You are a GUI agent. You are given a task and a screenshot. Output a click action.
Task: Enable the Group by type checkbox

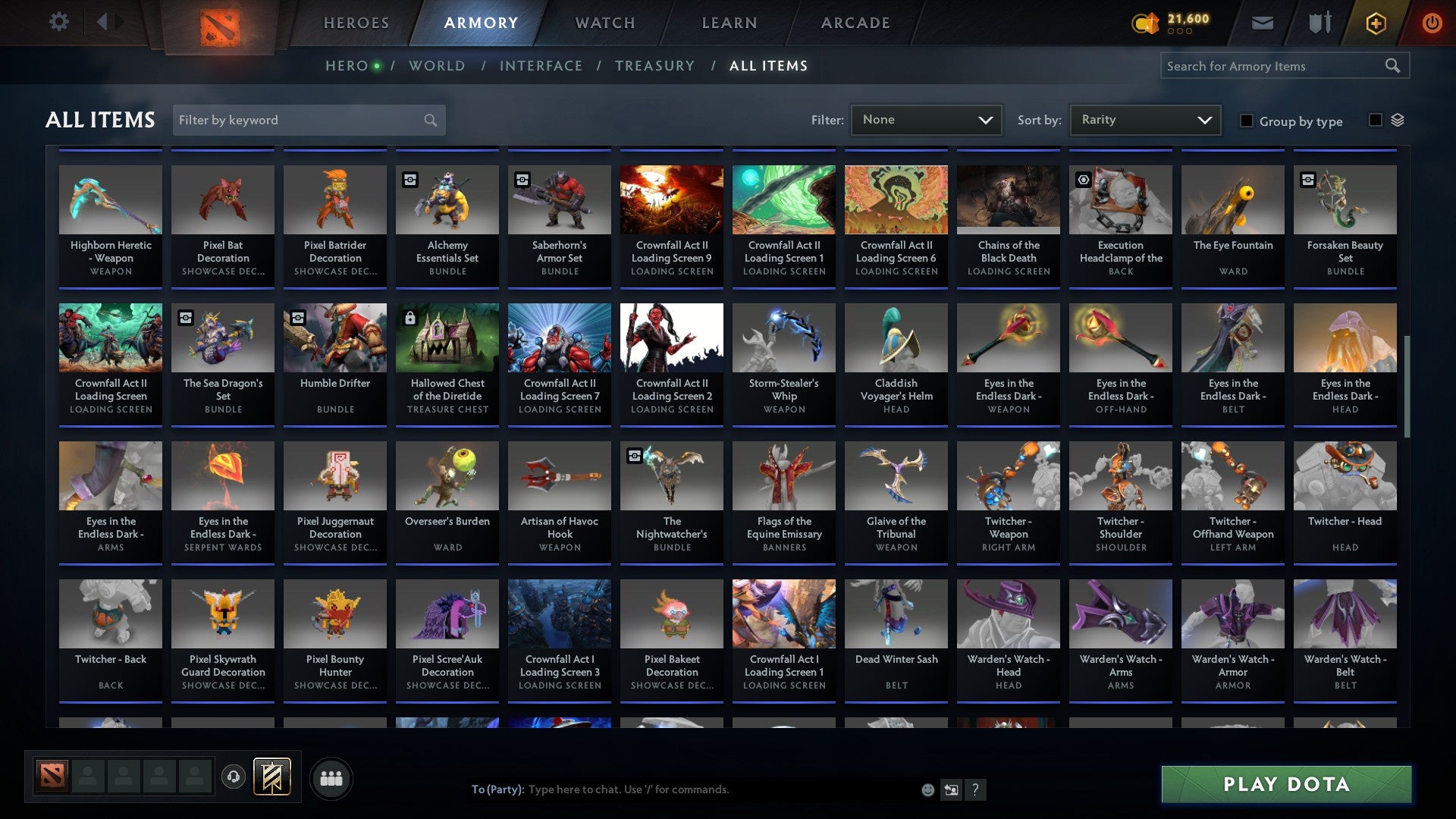(x=1247, y=121)
